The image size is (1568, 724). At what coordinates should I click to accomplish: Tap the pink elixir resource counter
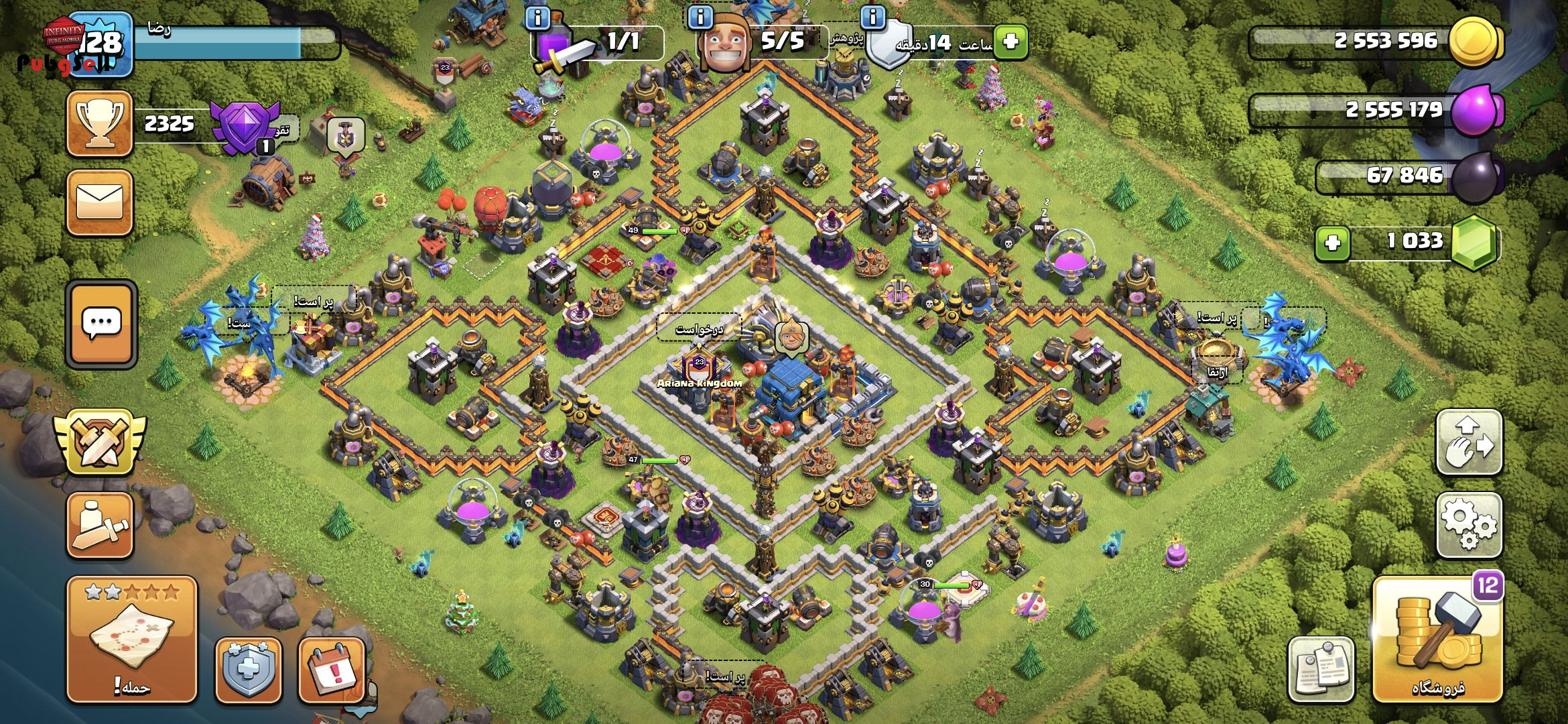coord(1380,109)
